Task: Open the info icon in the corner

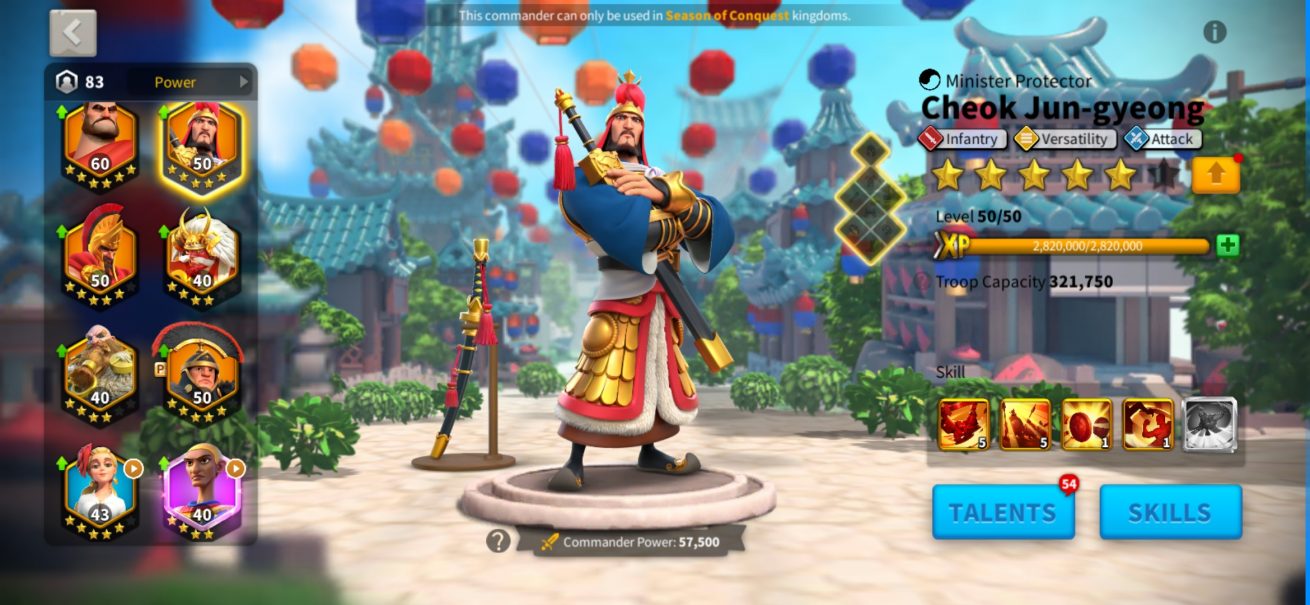Action: [1214, 32]
